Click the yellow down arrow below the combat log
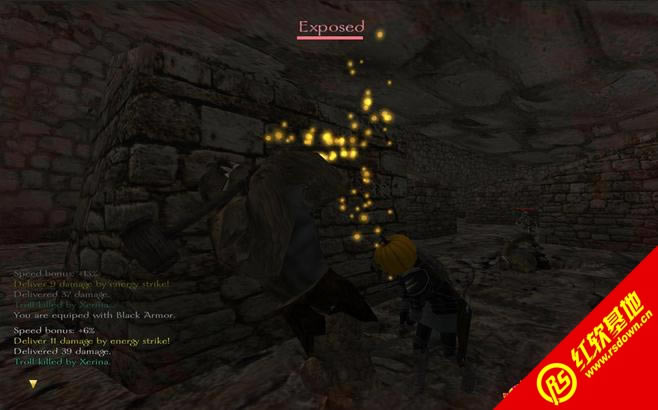Screen dimensions: 658x410 (x=33, y=383)
